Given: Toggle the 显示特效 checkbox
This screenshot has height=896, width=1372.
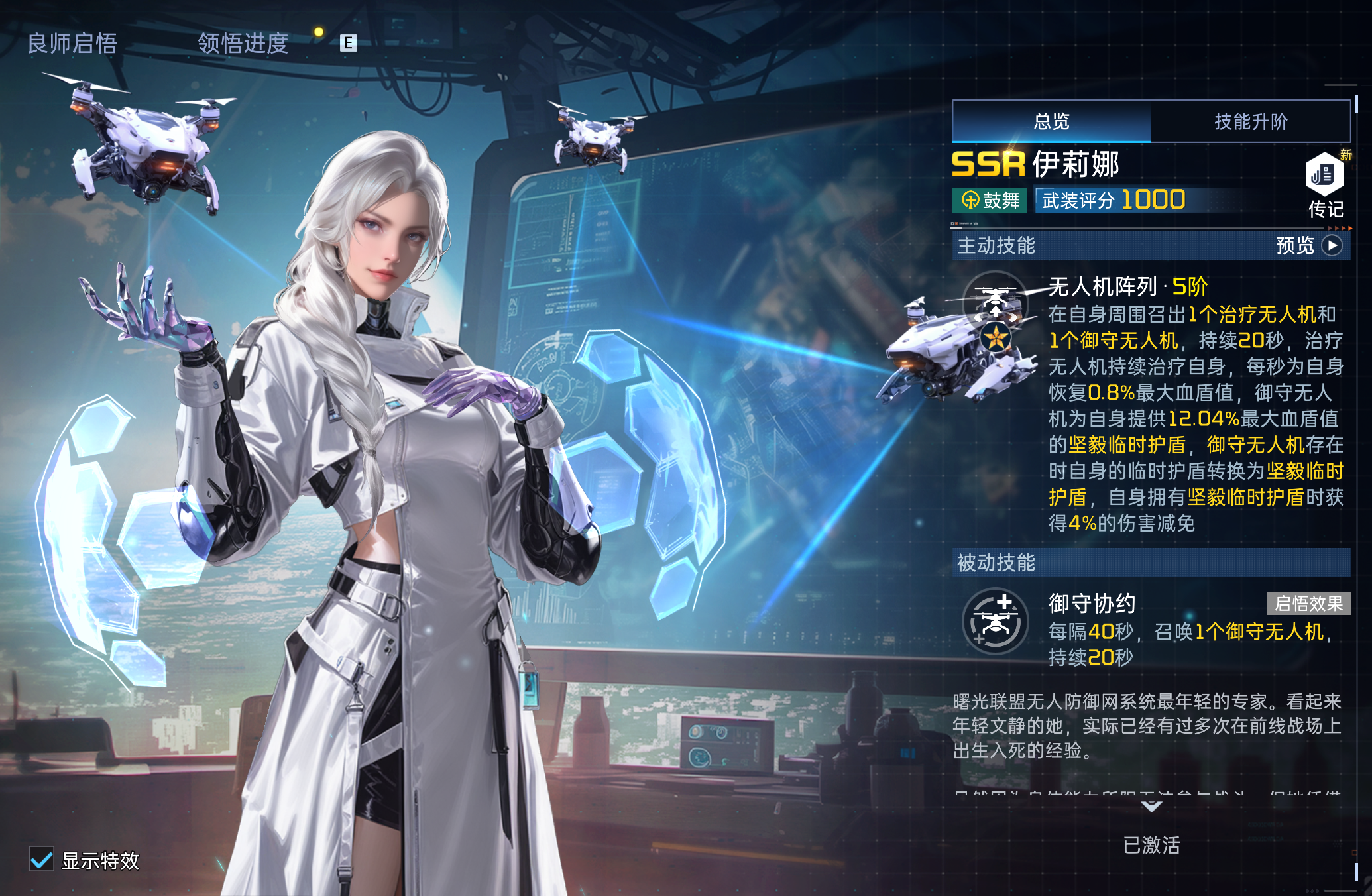Looking at the screenshot, I should tap(42, 860).
